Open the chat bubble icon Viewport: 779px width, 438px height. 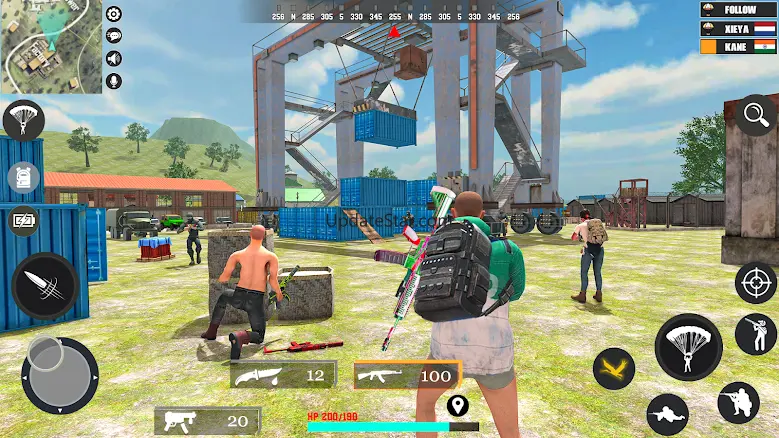click(114, 35)
